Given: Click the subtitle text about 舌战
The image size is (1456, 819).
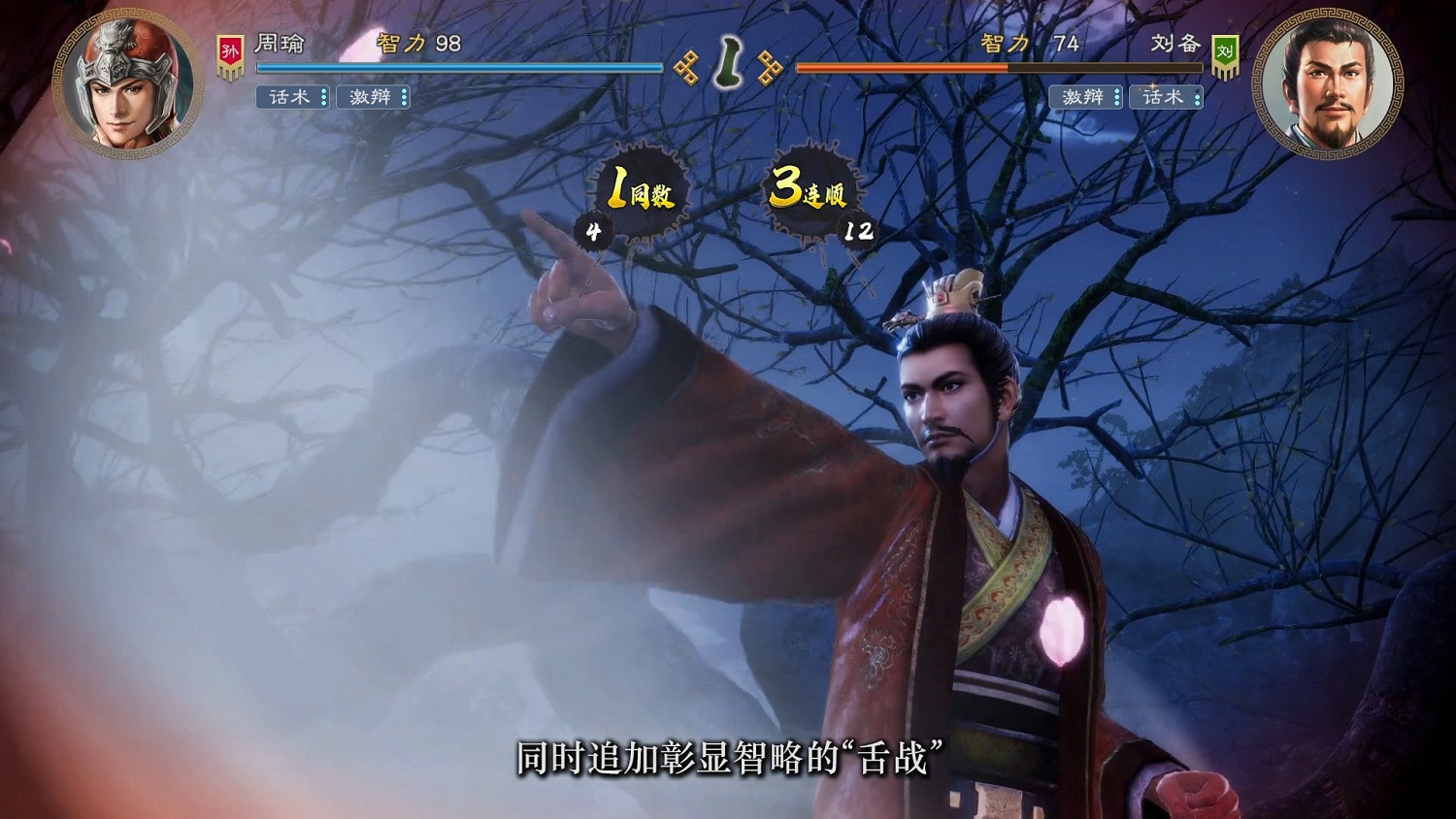Looking at the screenshot, I should [x=728, y=763].
